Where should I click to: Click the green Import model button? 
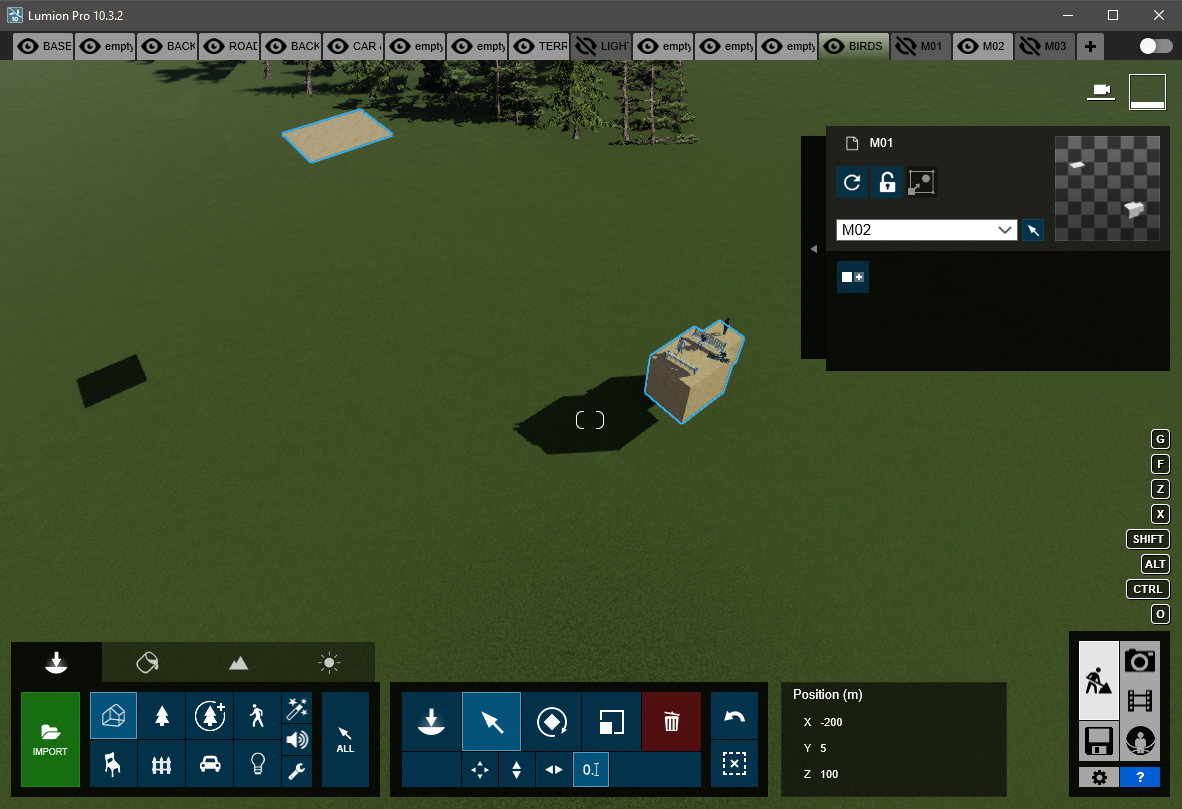click(x=50, y=739)
